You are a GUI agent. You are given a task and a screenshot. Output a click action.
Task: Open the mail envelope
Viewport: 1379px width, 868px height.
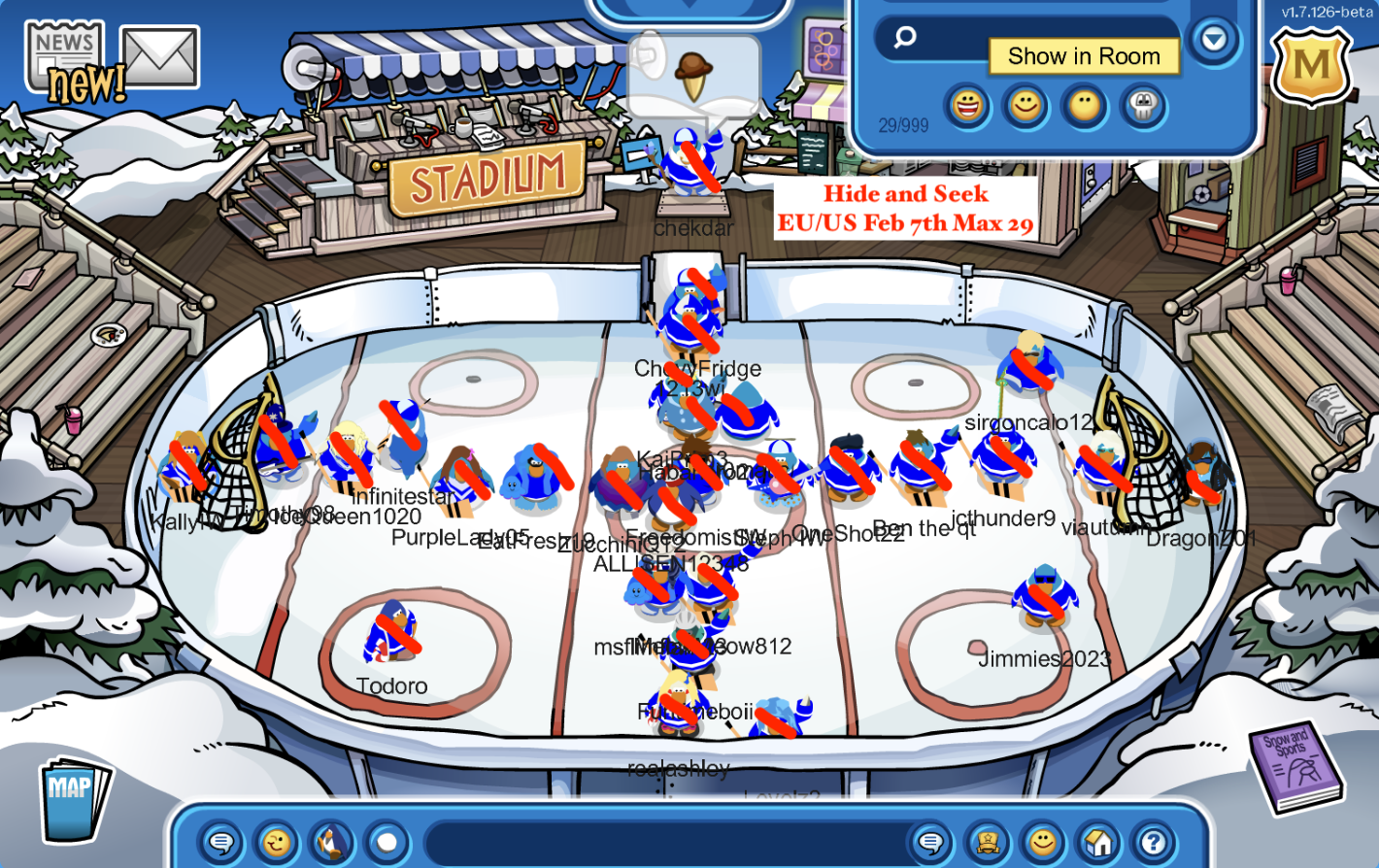(160, 56)
